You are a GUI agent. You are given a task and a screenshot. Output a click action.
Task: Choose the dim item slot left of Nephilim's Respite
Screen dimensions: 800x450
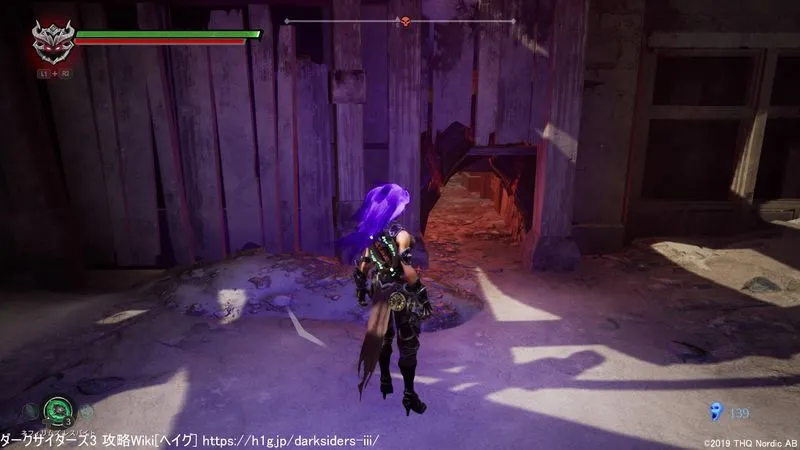tap(32, 411)
